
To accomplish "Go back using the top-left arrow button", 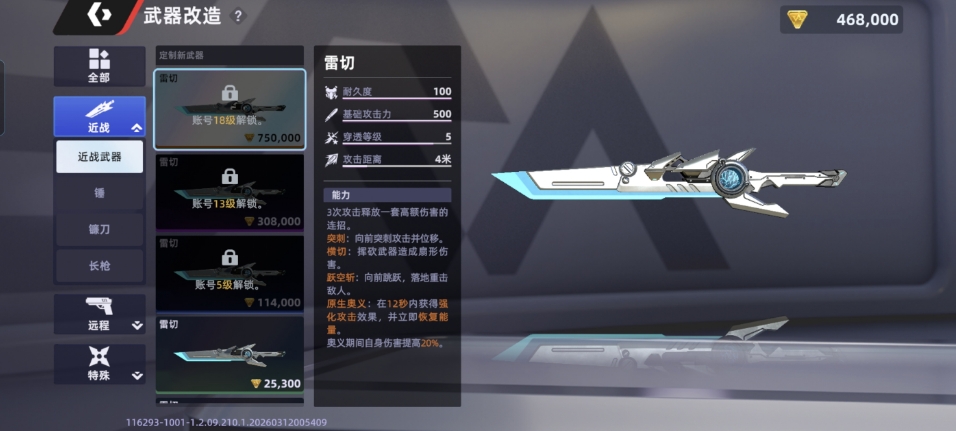I will (100, 16).
